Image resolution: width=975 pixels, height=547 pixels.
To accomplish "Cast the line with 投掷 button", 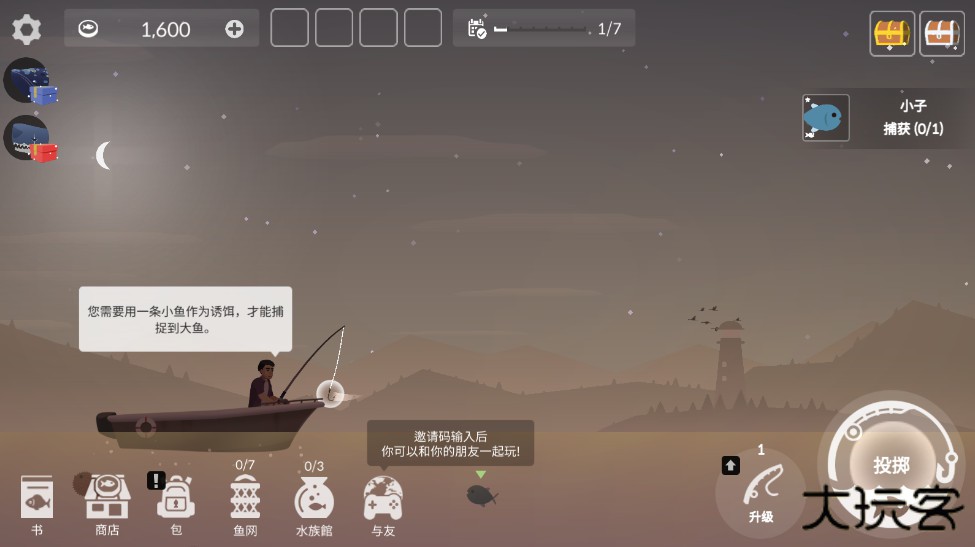I will coord(890,465).
